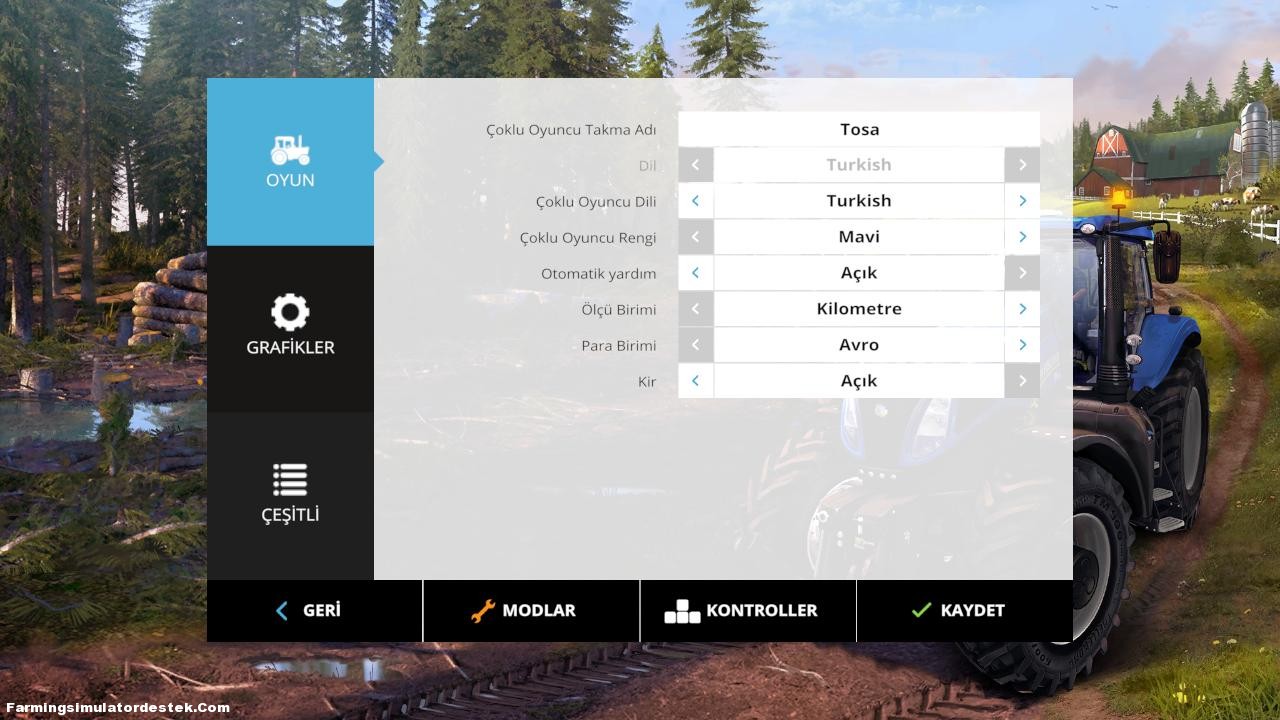Click the back arrow icon beside GERİ
The image size is (1280, 720).
pyautogui.click(x=281, y=610)
